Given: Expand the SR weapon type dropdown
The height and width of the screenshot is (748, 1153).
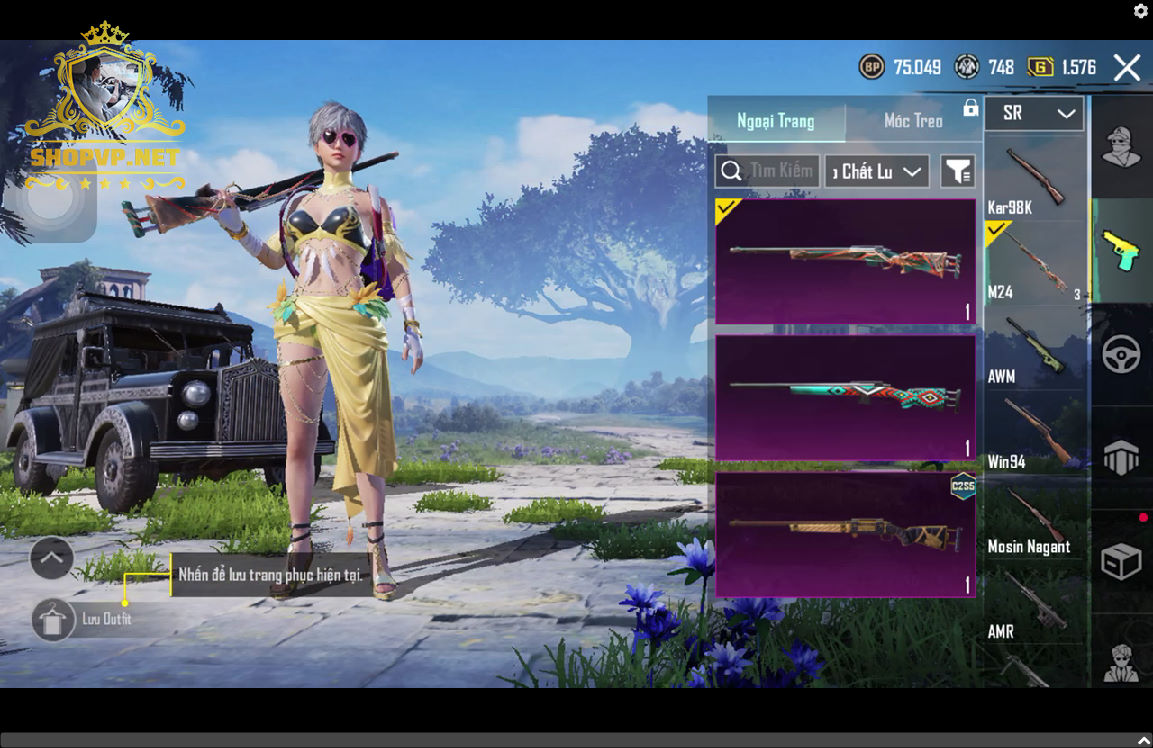Looking at the screenshot, I should [x=1034, y=114].
